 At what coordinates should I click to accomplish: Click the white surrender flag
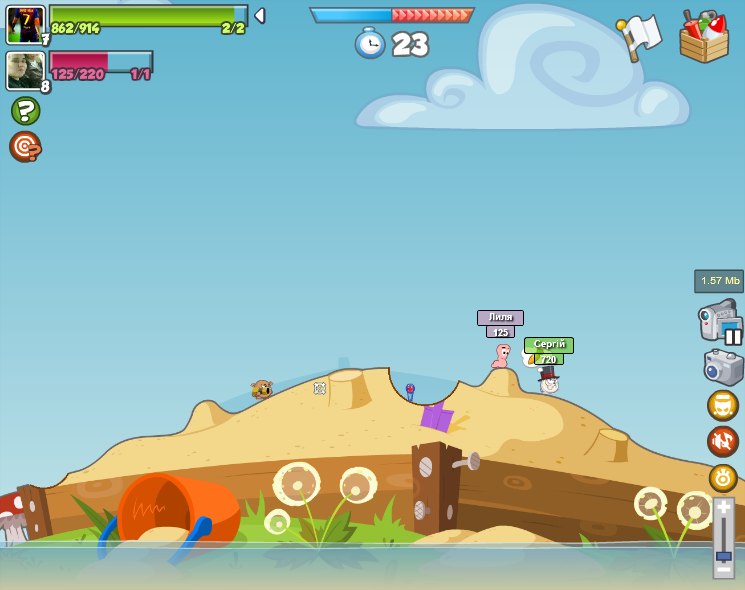point(640,37)
